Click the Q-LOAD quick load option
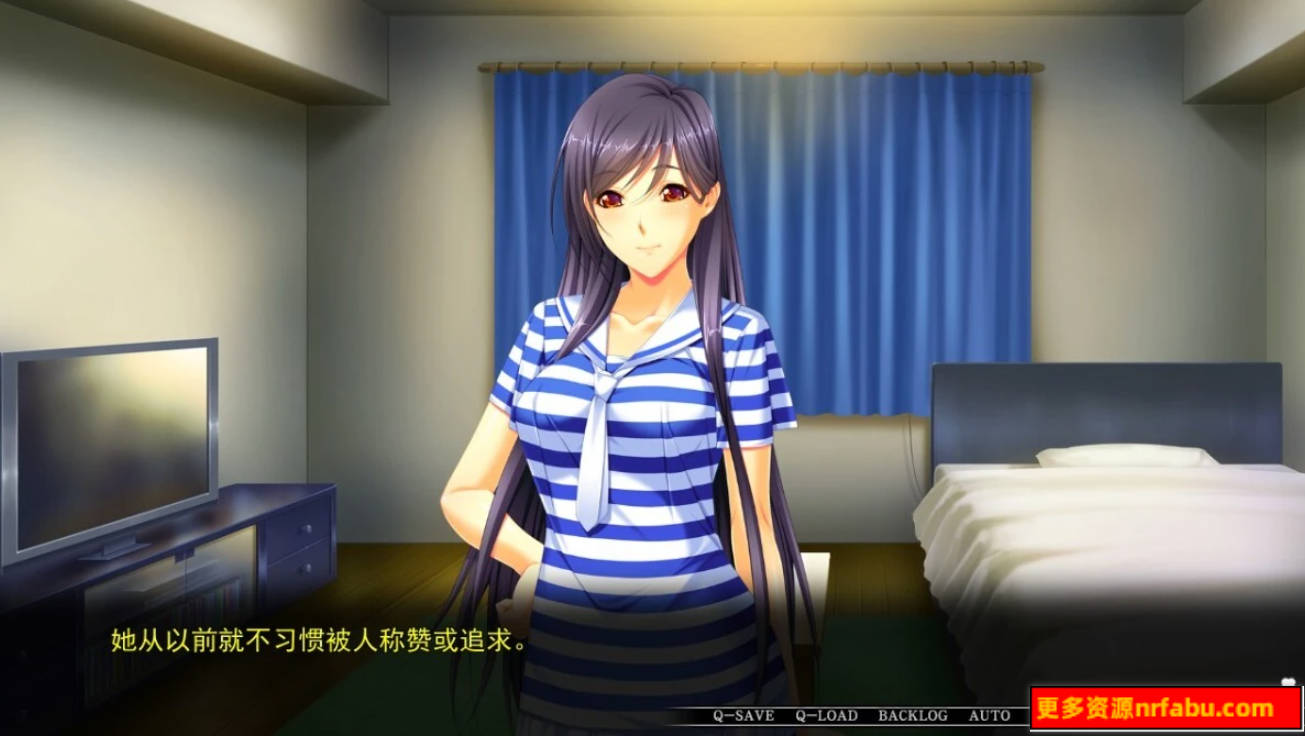 (827, 715)
